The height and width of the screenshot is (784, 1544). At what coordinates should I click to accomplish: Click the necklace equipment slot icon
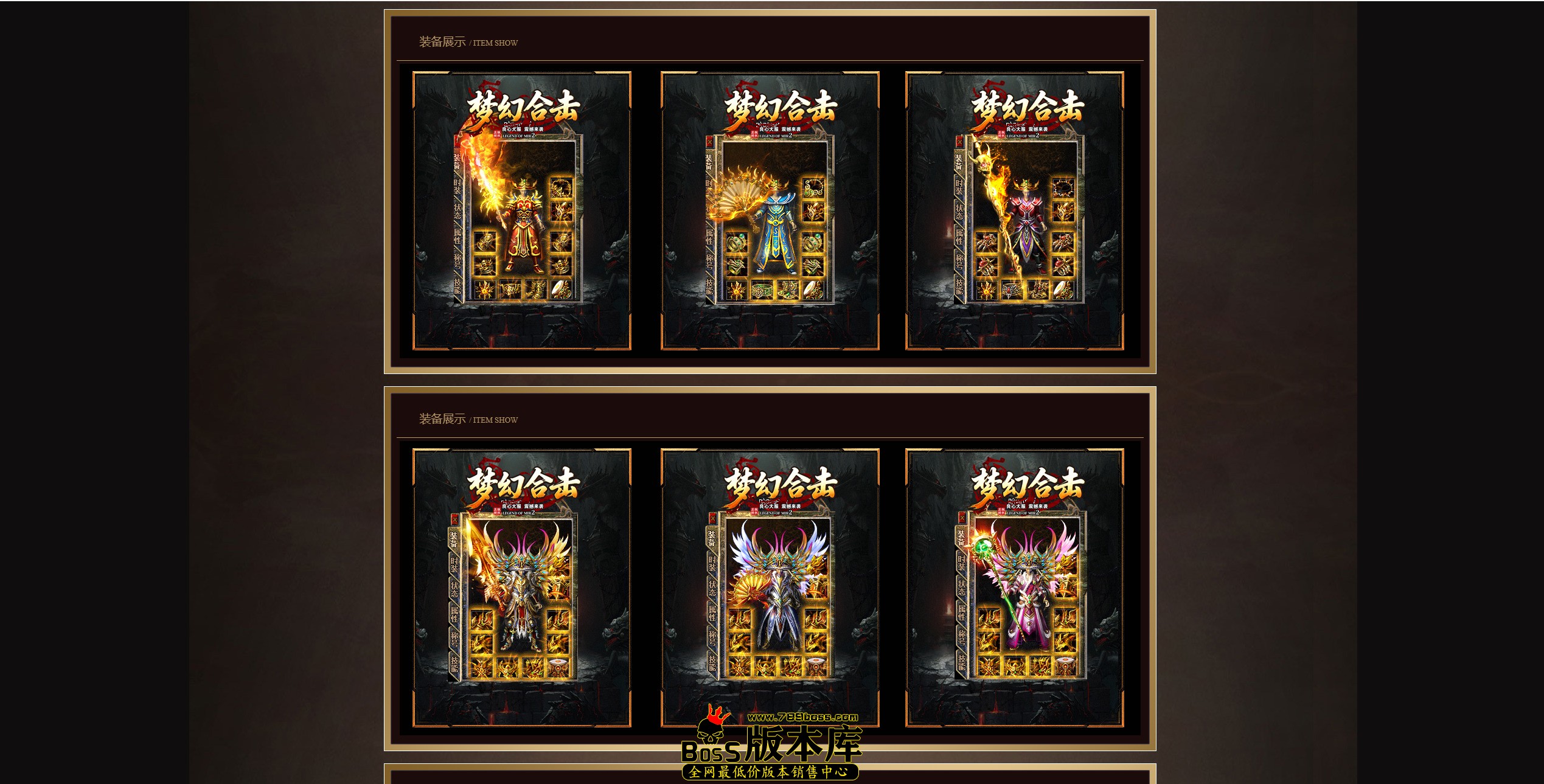pos(562,211)
